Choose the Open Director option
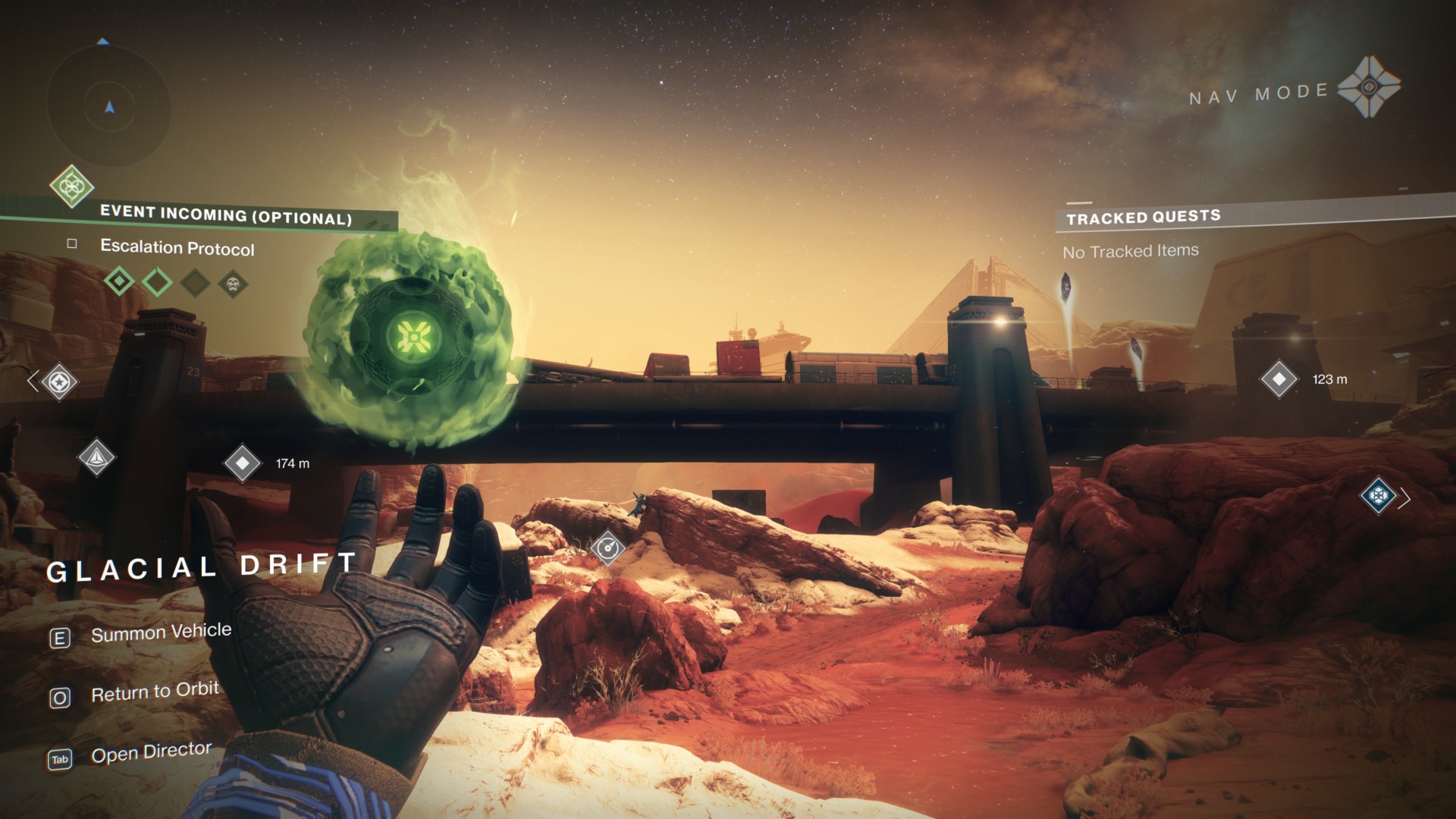1456x819 pixels. pos(151,753)
